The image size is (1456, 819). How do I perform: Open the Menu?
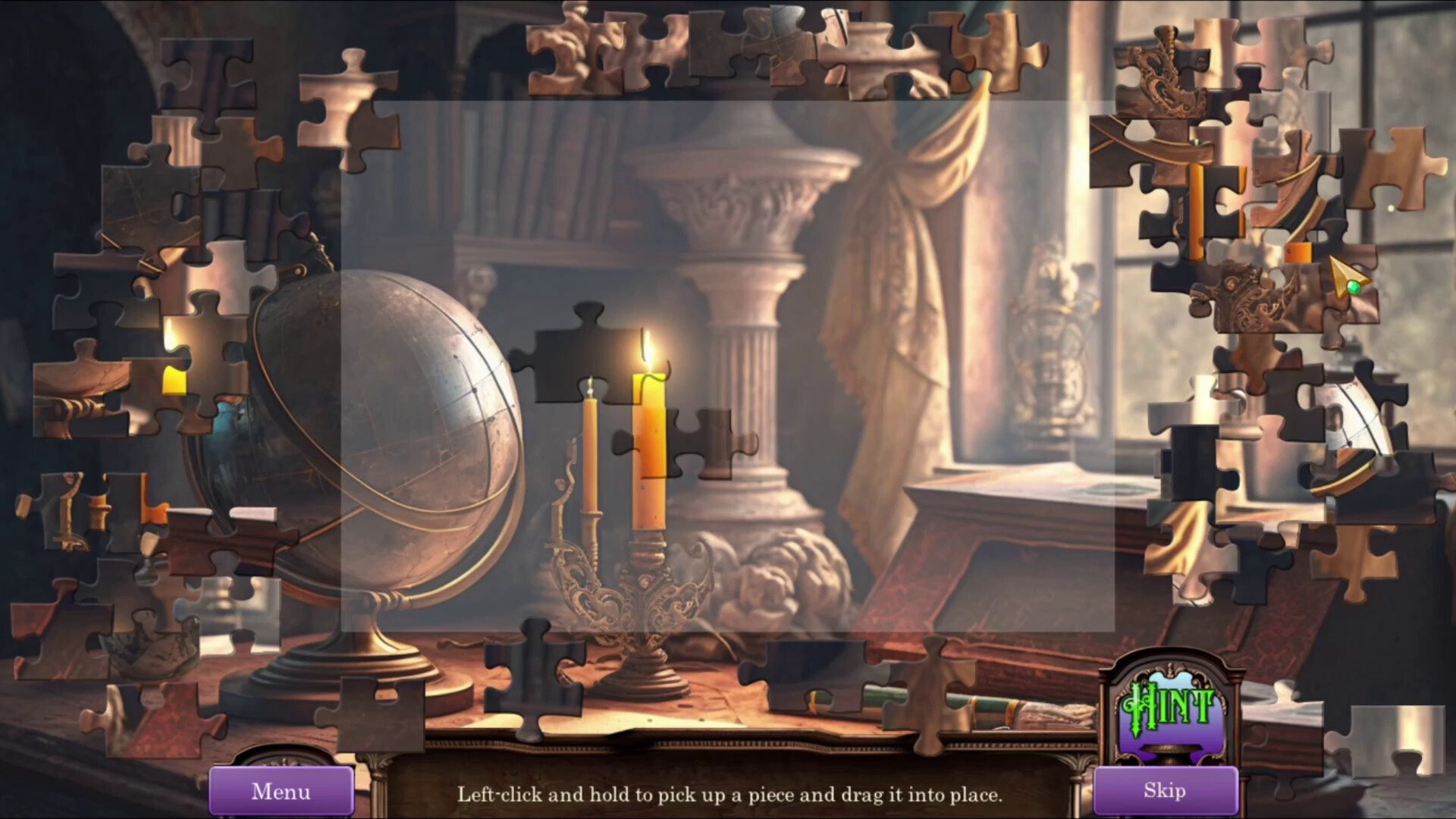point(281,792)
